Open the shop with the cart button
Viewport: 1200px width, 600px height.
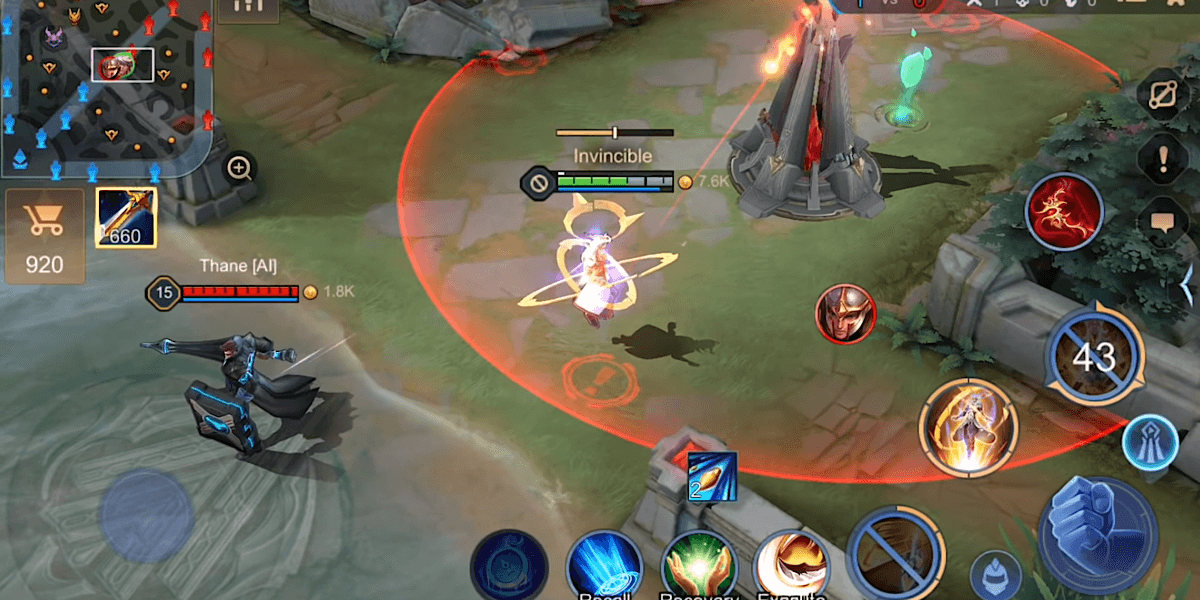(x=44, y=236)
